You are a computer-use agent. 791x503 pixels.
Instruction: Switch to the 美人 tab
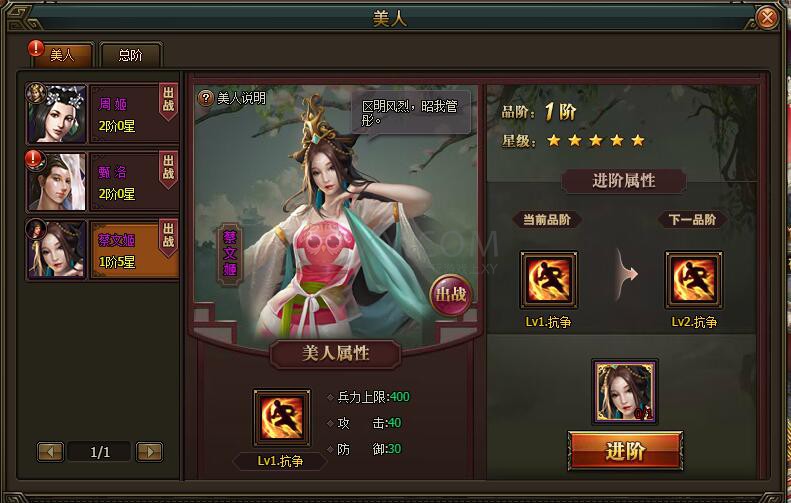click(62, 55)
